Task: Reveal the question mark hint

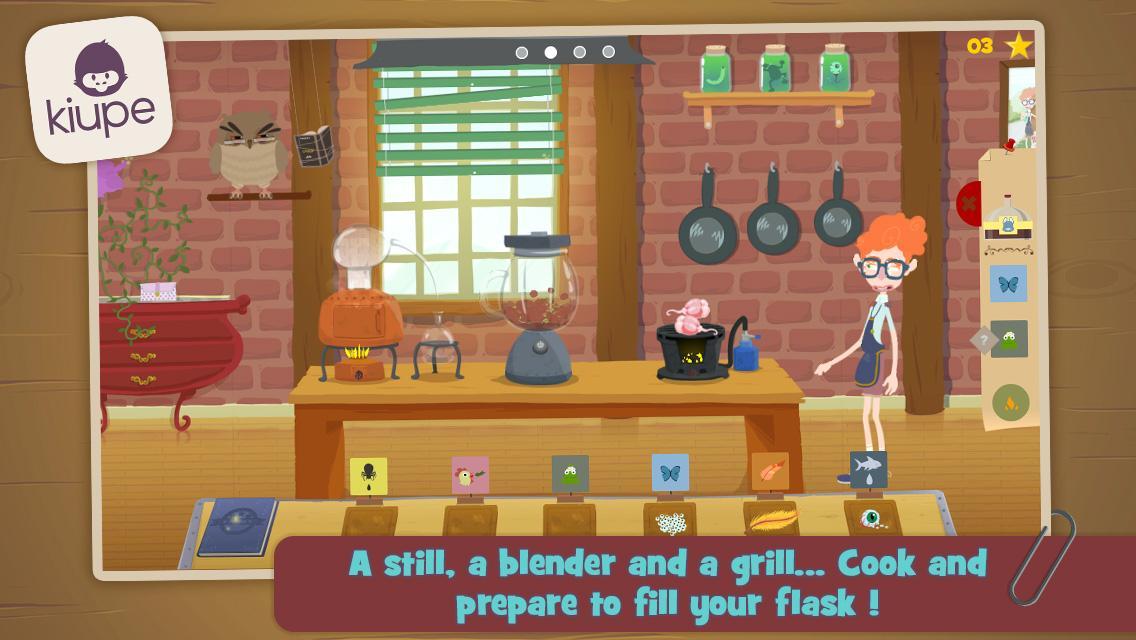Action: tap(982, 340)
